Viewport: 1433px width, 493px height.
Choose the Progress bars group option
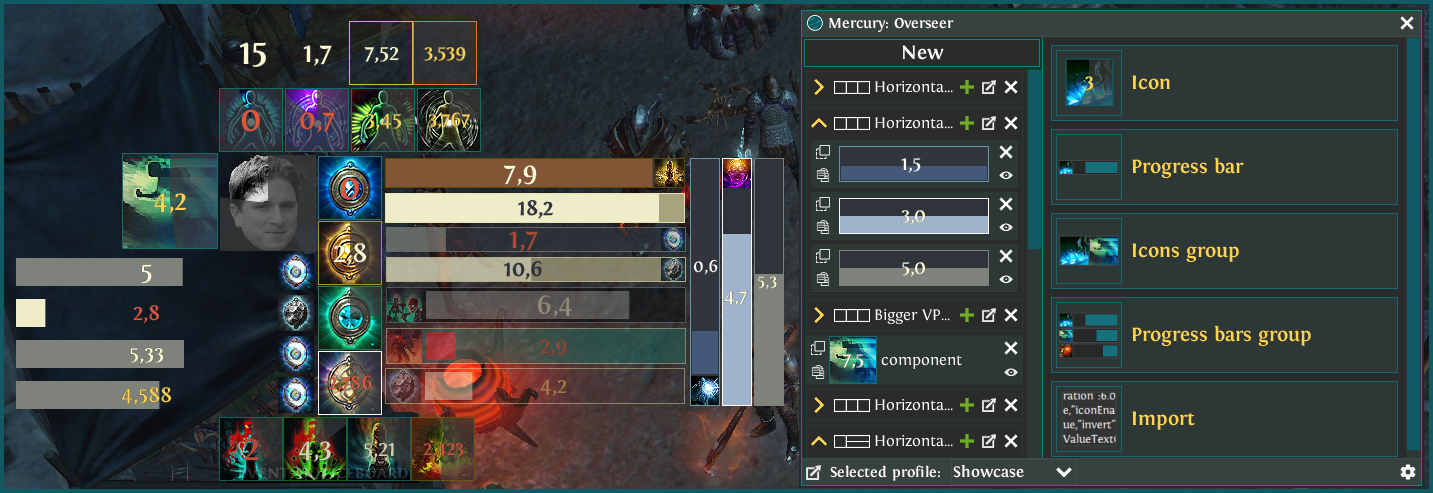tap(1223, 335)
